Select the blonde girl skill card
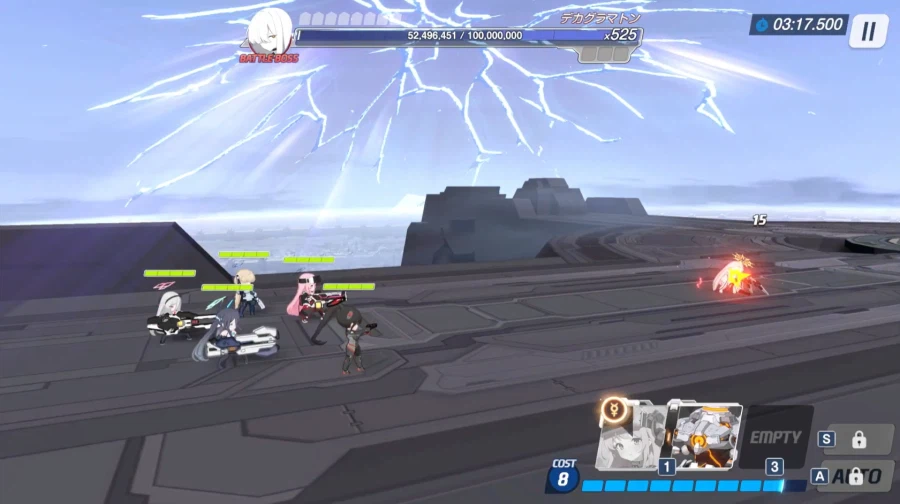This screenshot has height=504, width=900. coord(630,436)
